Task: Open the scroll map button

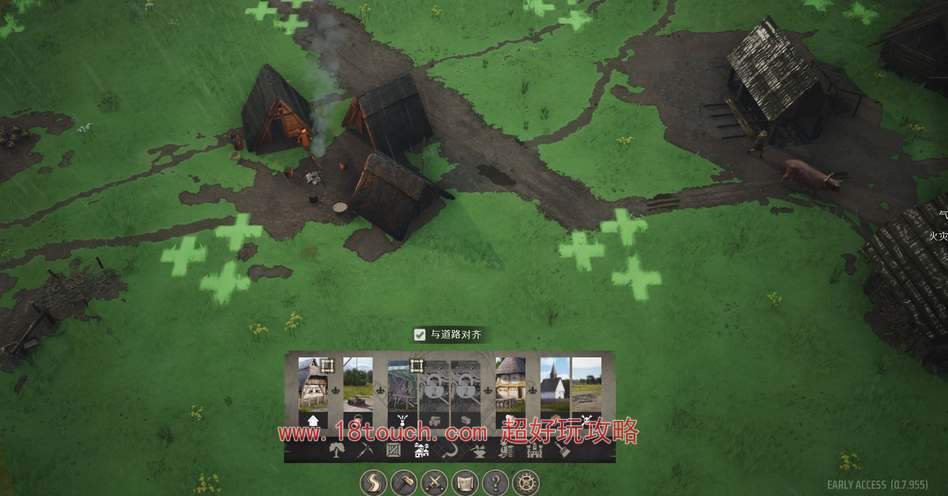Action: 464,483
